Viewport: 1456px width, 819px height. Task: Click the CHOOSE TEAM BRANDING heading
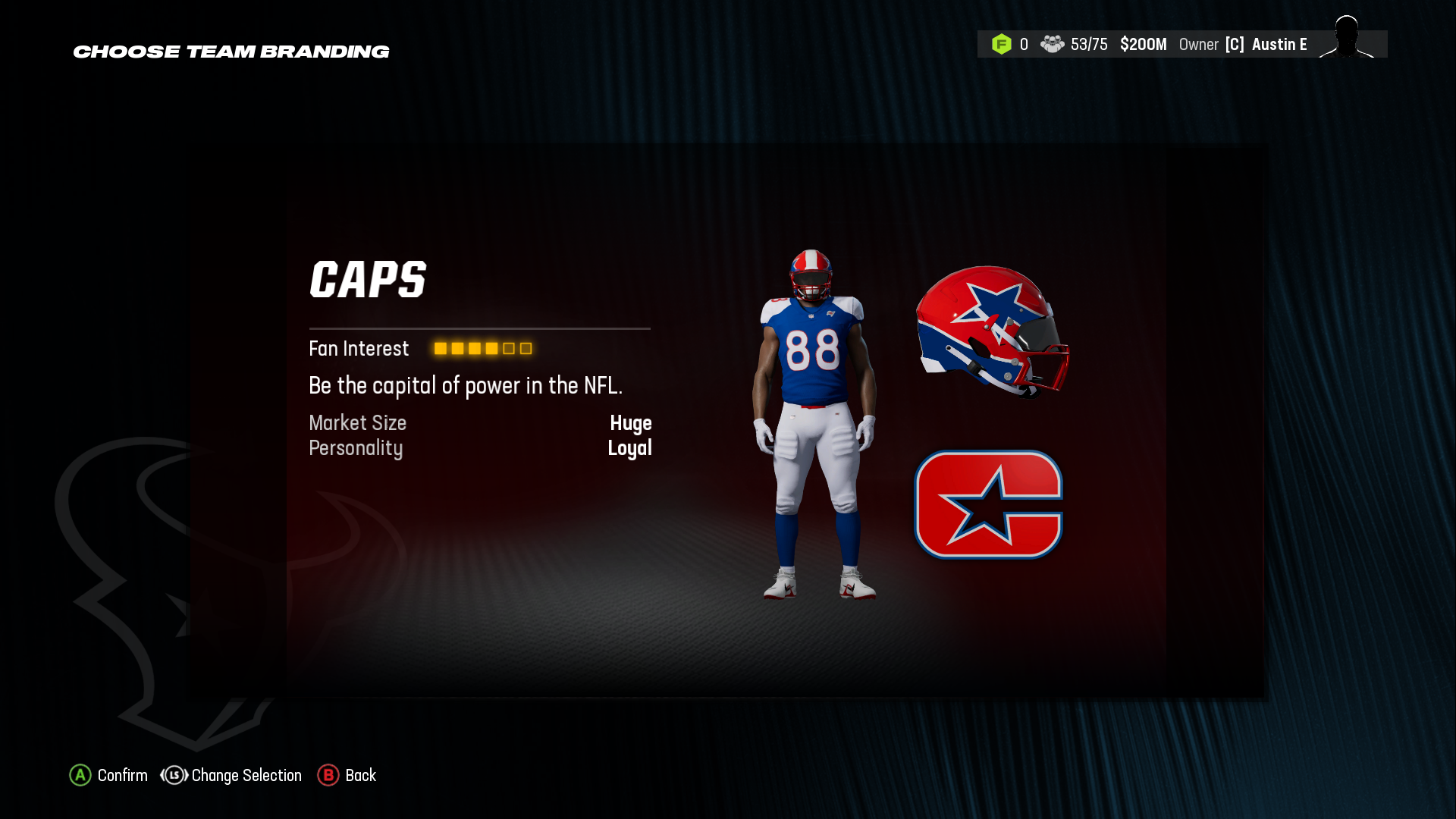pyautogui.click(x=231, y=52)
